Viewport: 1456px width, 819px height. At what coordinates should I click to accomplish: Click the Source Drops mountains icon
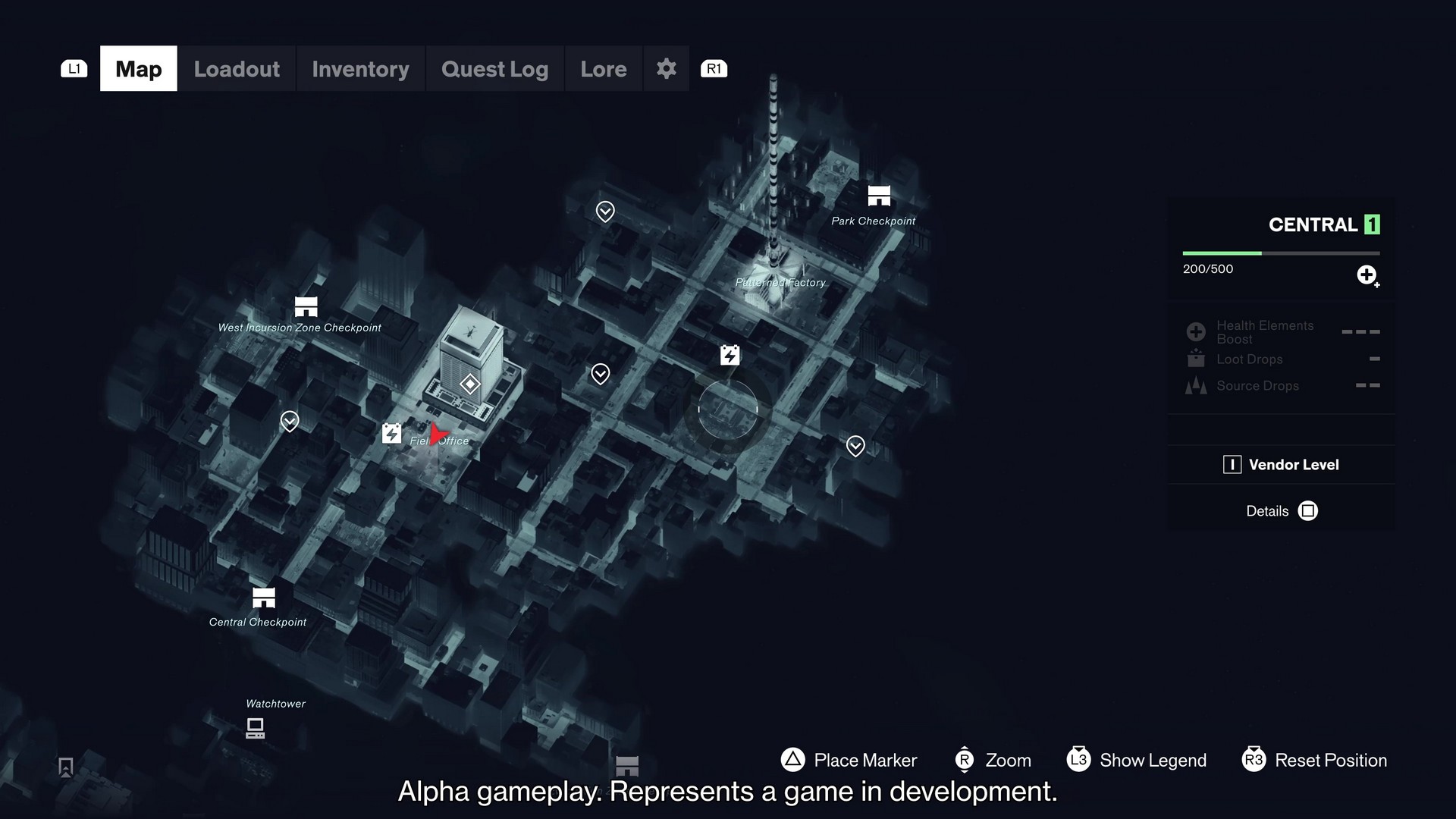coord(1195,385)
